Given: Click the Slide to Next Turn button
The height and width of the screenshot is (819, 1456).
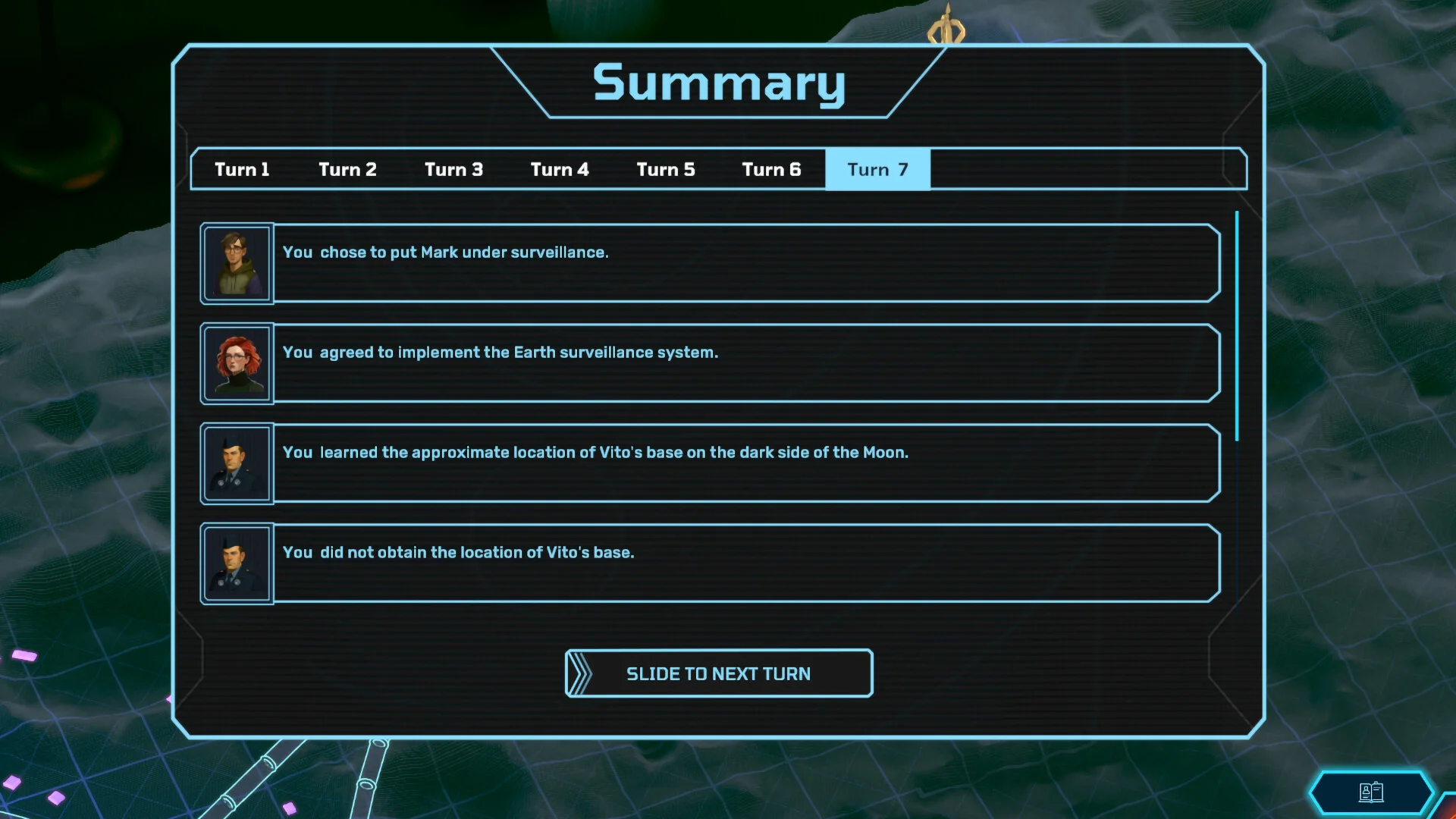Looking at the screenshot, I should tap(718, 673).
